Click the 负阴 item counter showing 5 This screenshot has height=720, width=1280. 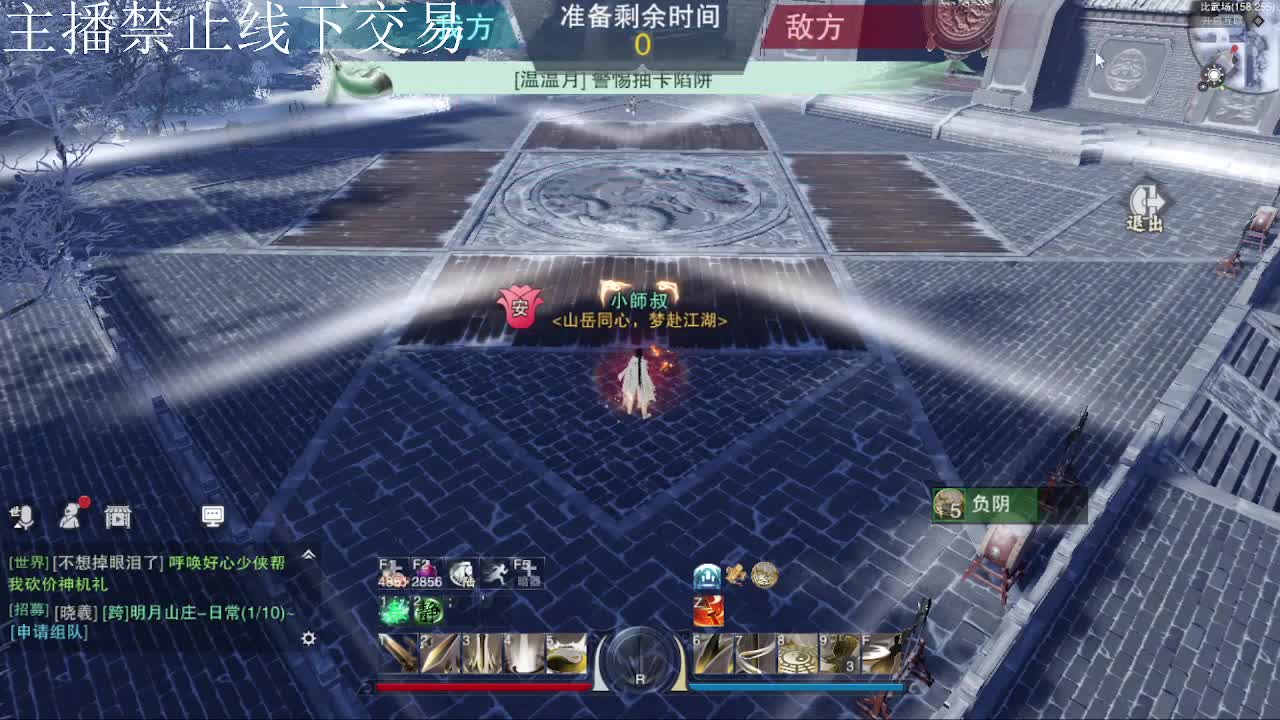(950, 505)
